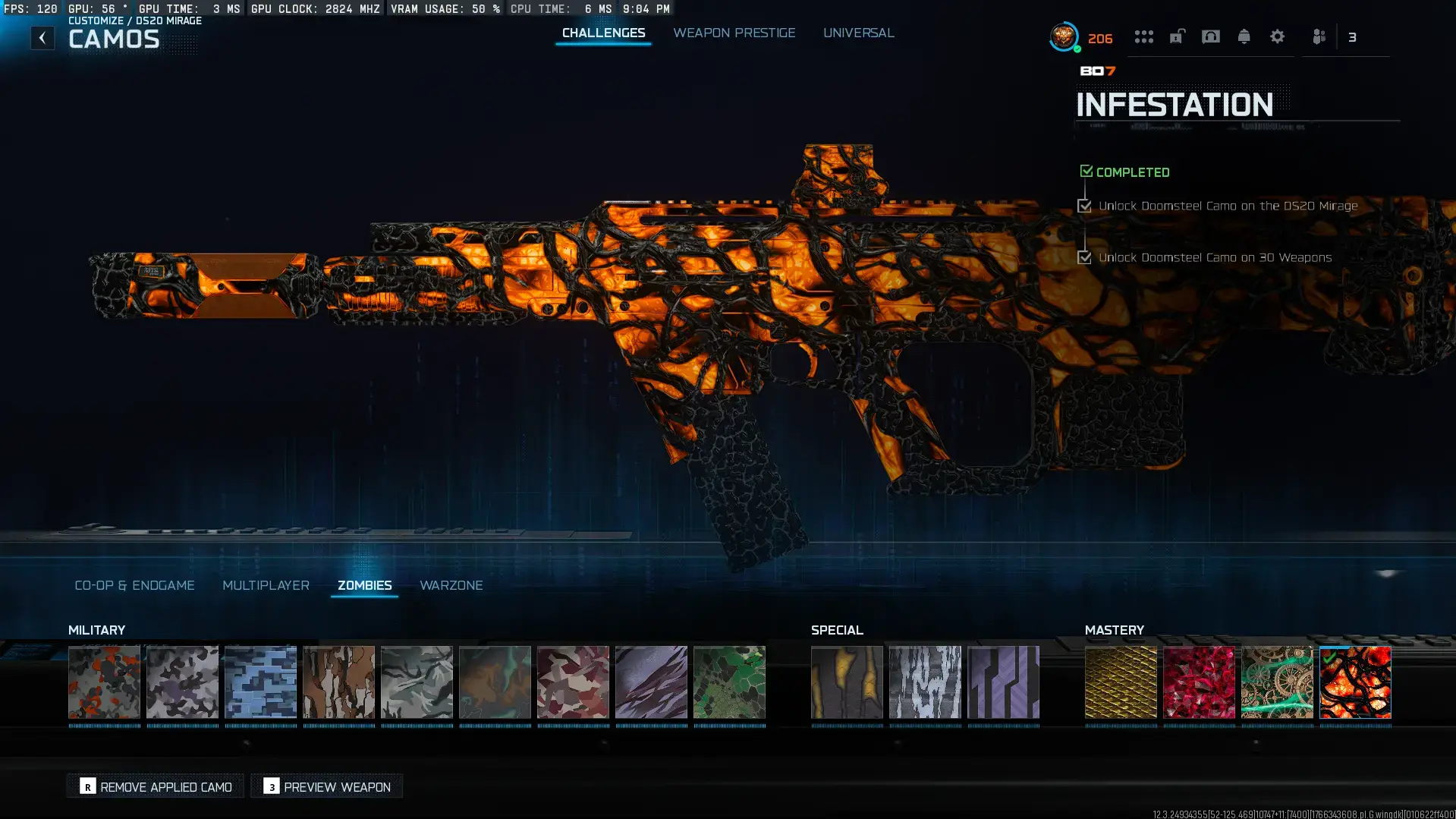
Task: Switch to the Warzone camo category
Action: point(451,585)
